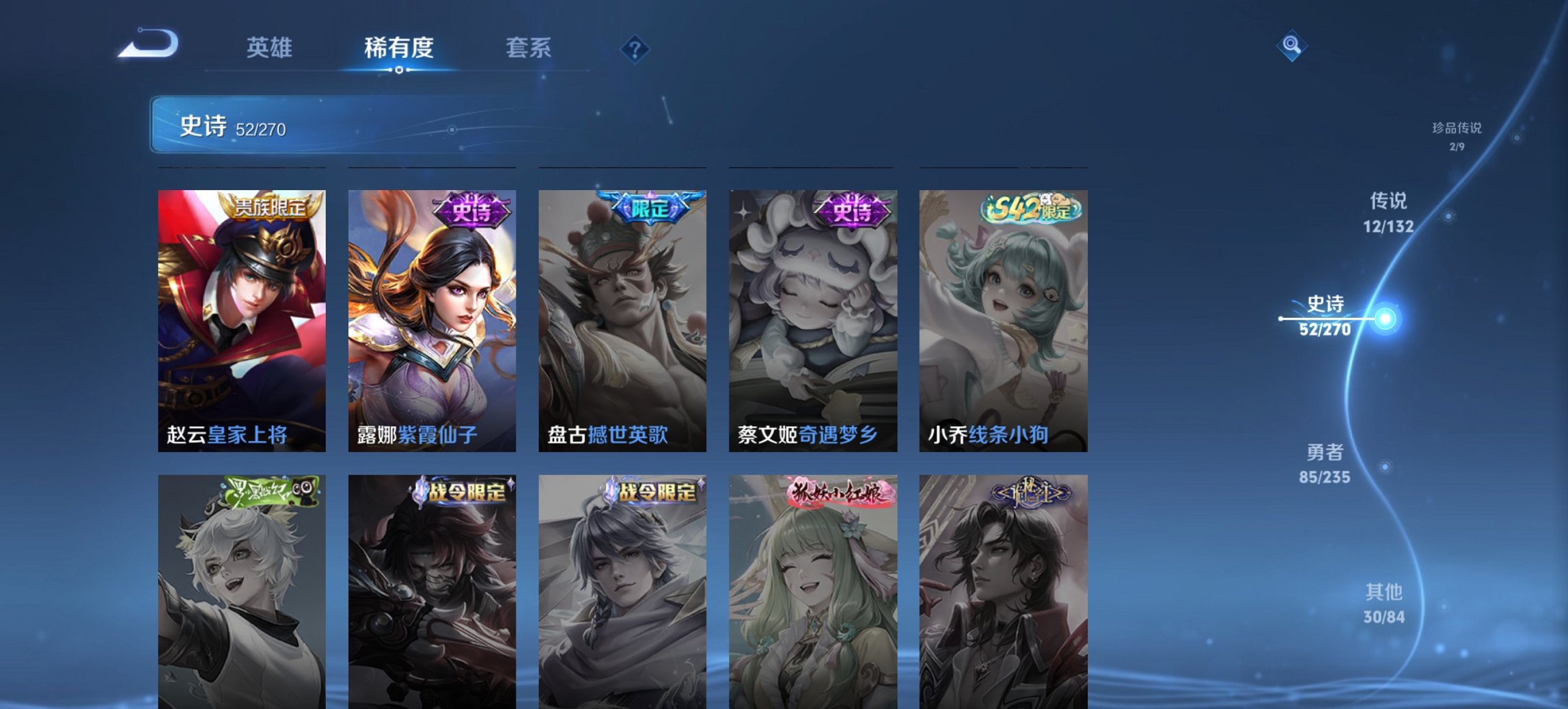Click the back arrow icon in top-left corner
The image size is (1568, 709).
tap(149, 43)
